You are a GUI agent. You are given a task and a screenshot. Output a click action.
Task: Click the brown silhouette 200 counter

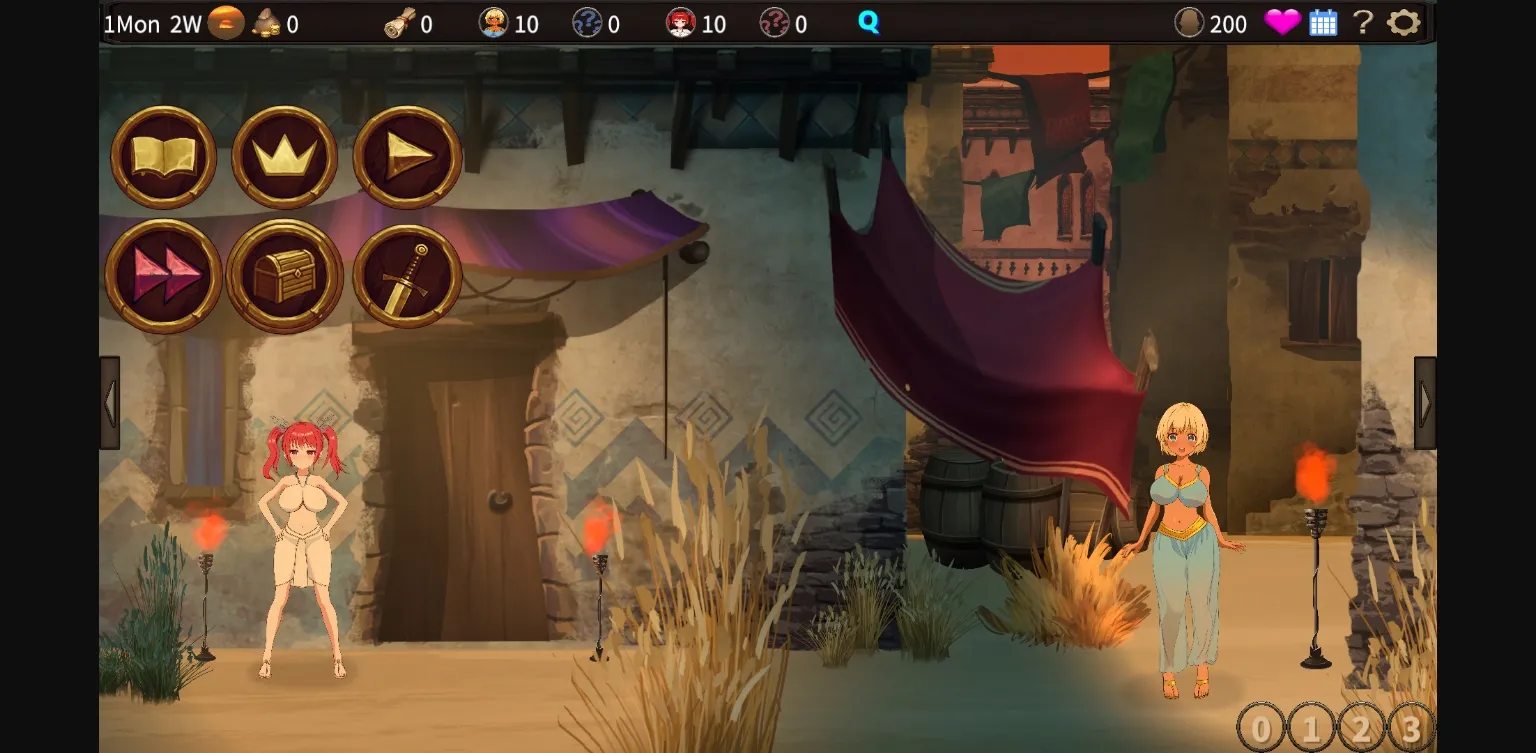point(1189,22)
